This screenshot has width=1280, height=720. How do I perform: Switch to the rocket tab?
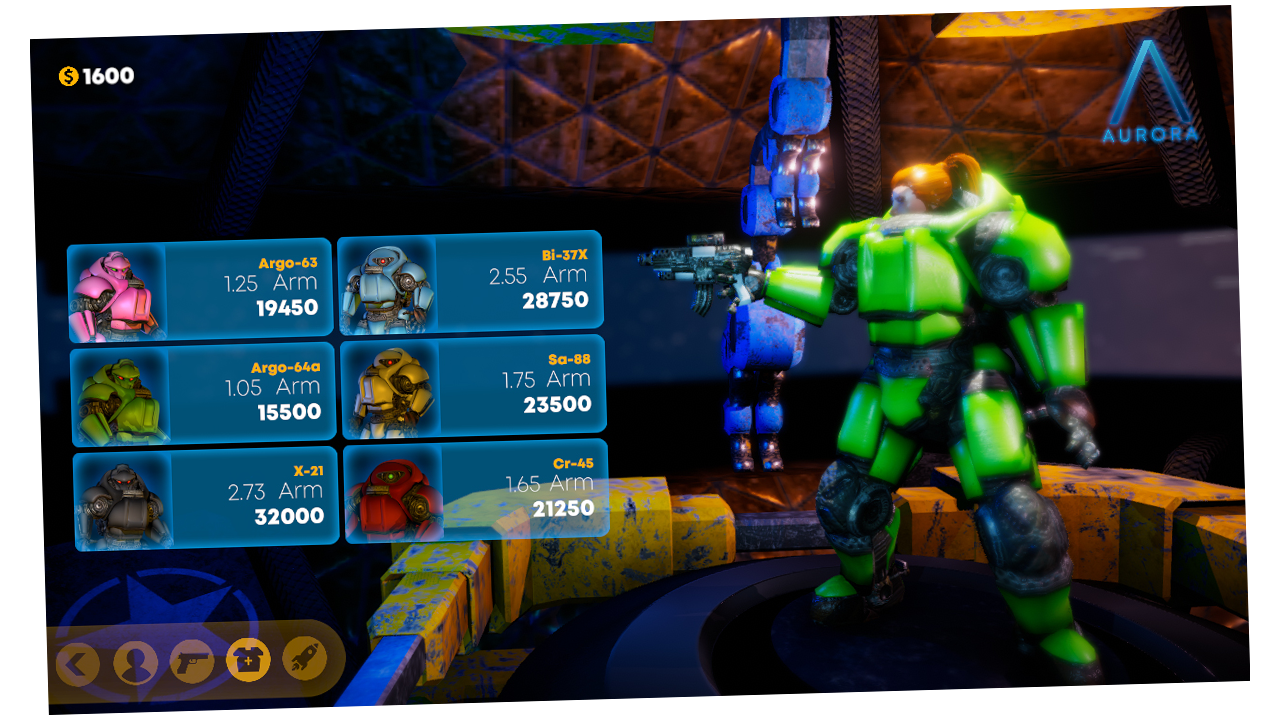[304, 658]
